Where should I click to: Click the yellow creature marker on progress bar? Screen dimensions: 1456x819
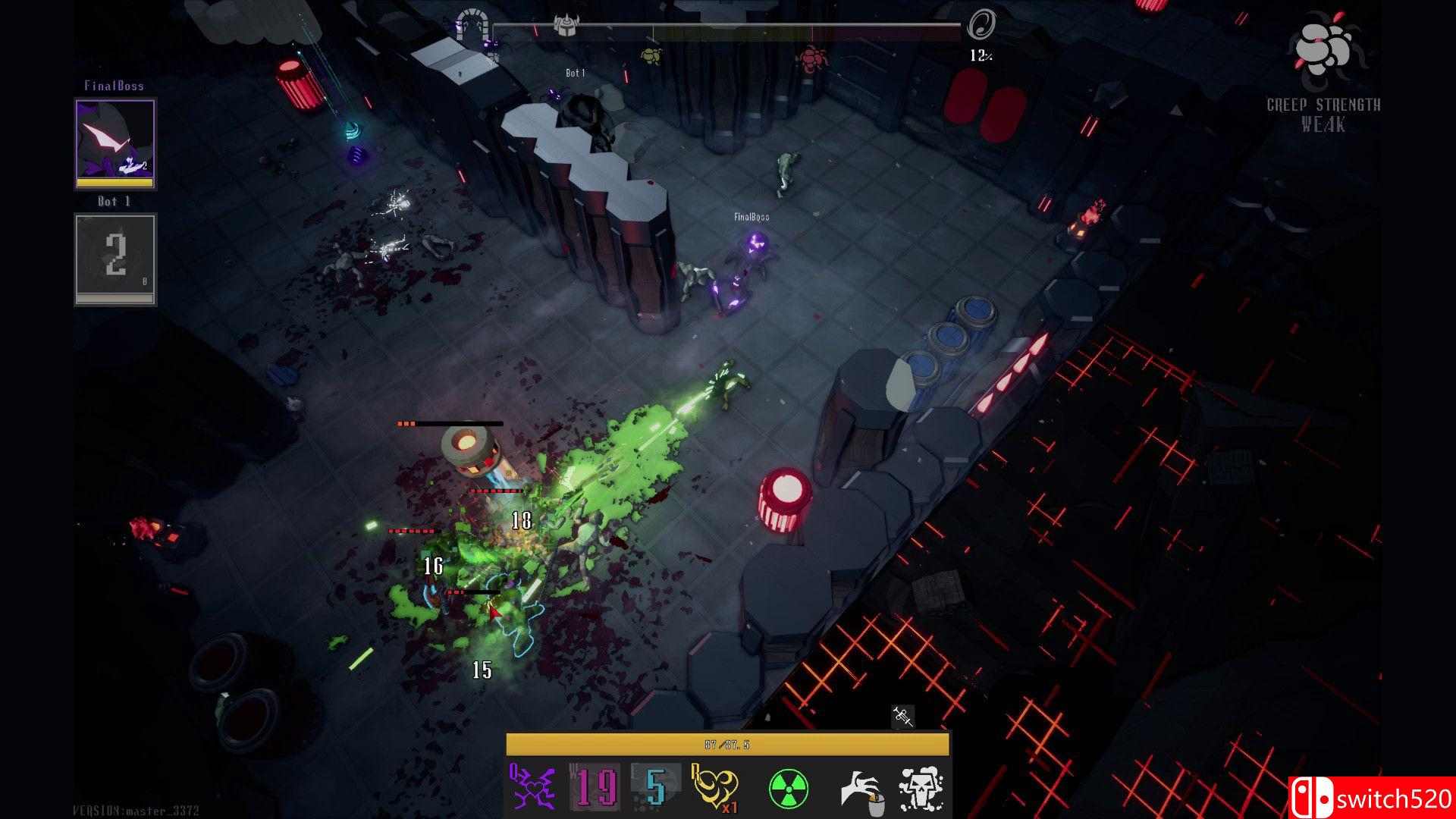pyautogui.click(x=650, y=55)
